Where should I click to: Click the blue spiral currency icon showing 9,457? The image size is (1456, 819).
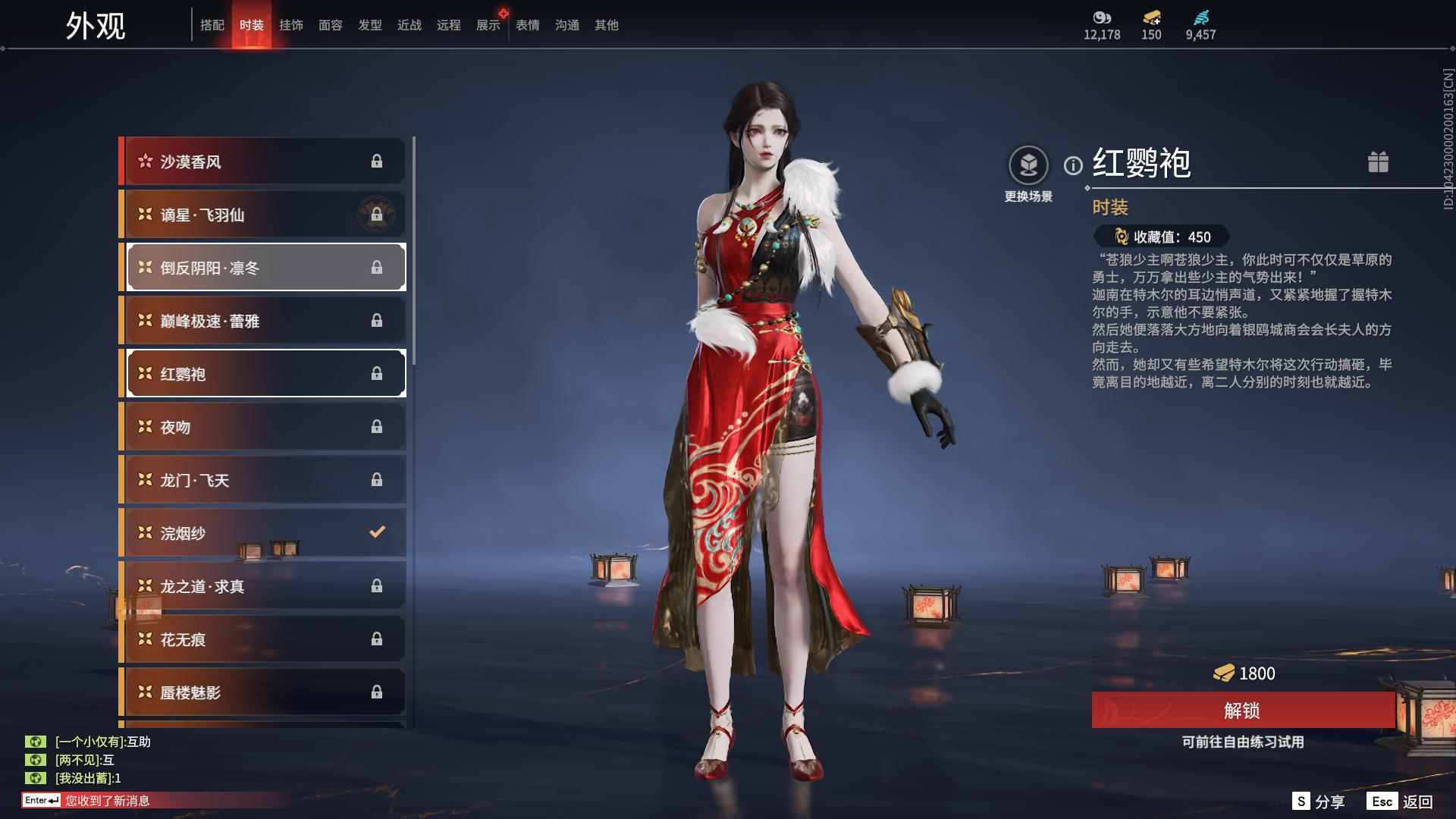click(1200, 19)
